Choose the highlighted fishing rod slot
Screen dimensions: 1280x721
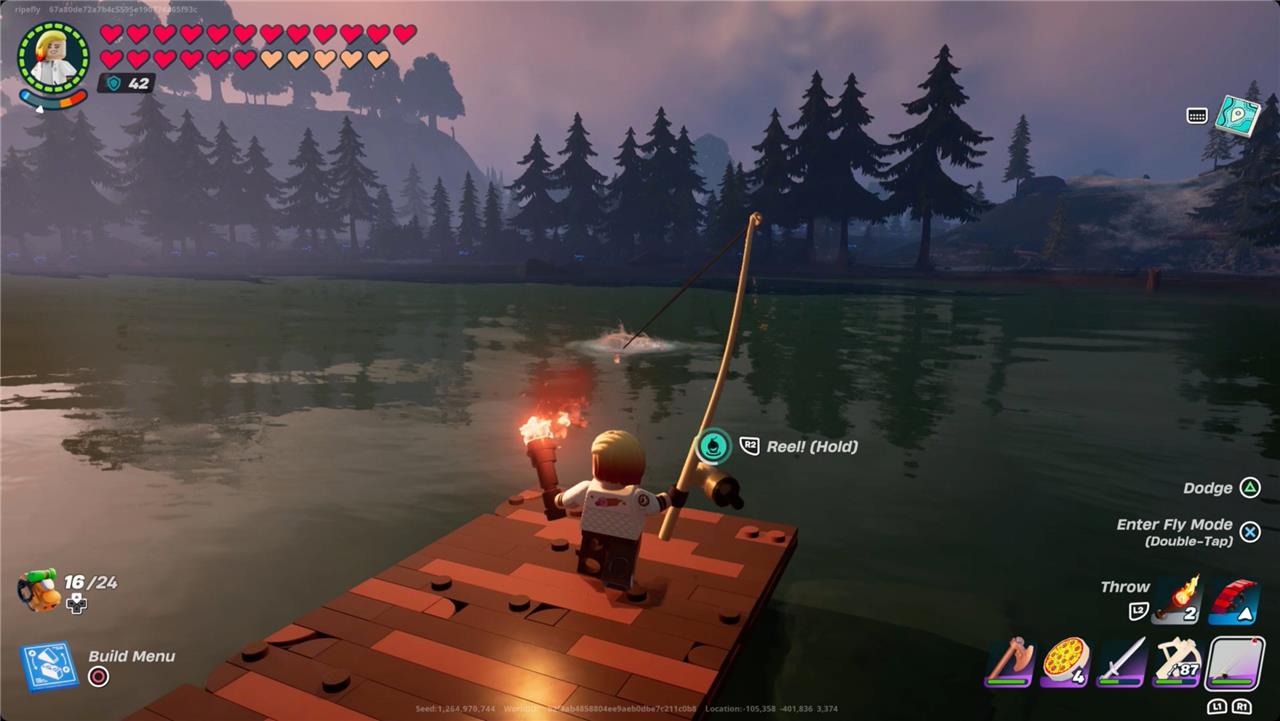pos(1233,661)
